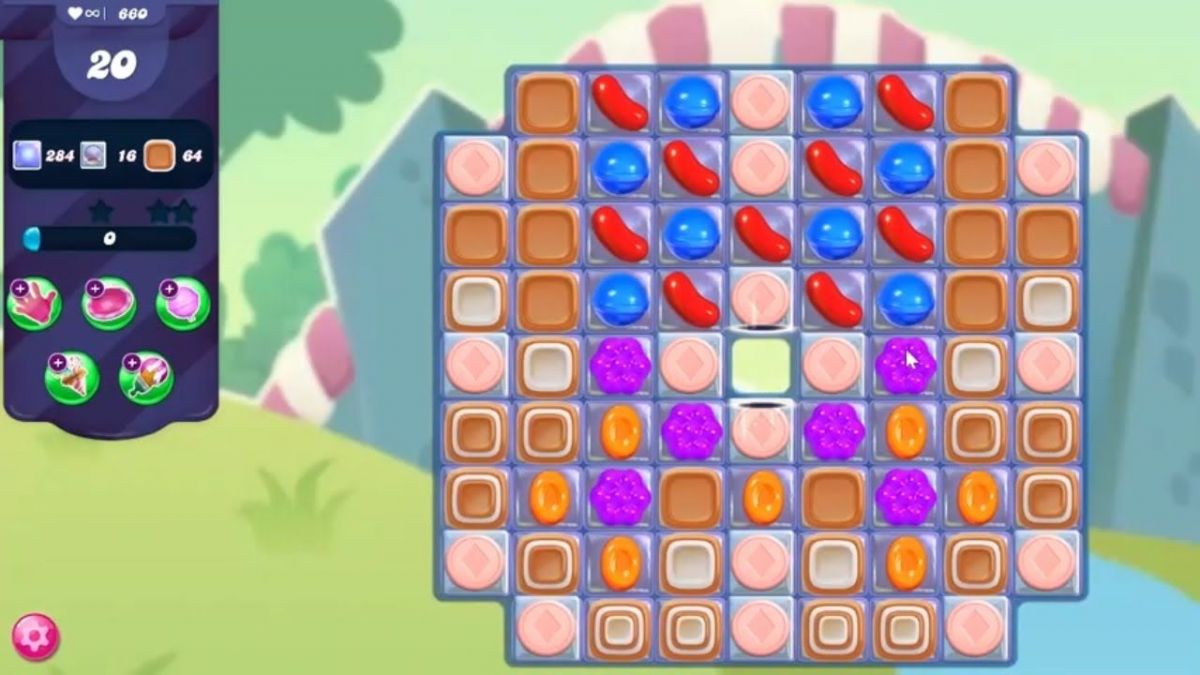Use the pink jelly bean booster

coord(109,303)
